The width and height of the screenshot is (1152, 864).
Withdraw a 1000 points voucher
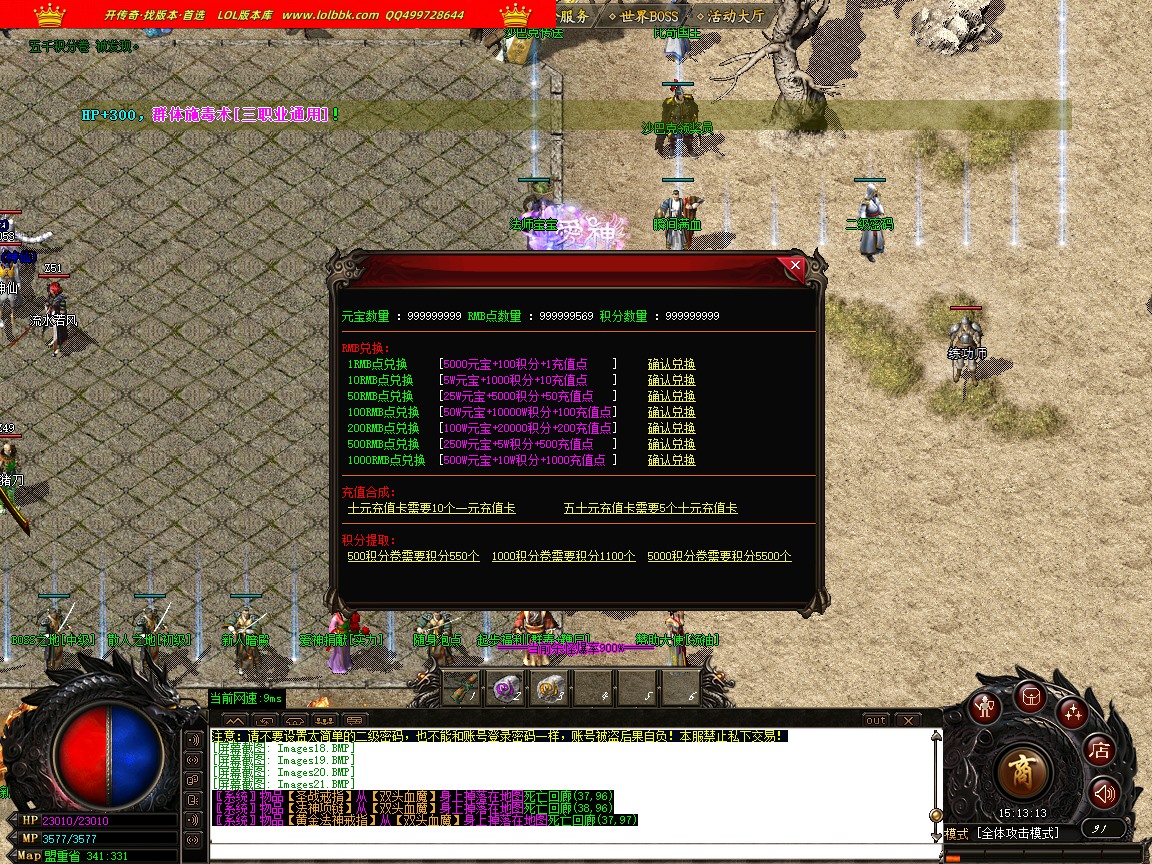tap(563, 557)
